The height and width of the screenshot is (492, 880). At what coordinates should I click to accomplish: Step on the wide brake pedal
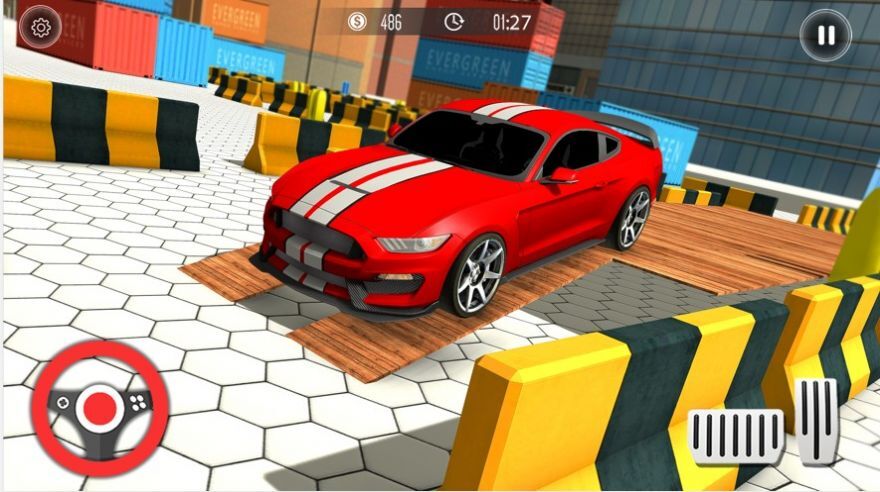pyautogui.click(x=737, y=436)
